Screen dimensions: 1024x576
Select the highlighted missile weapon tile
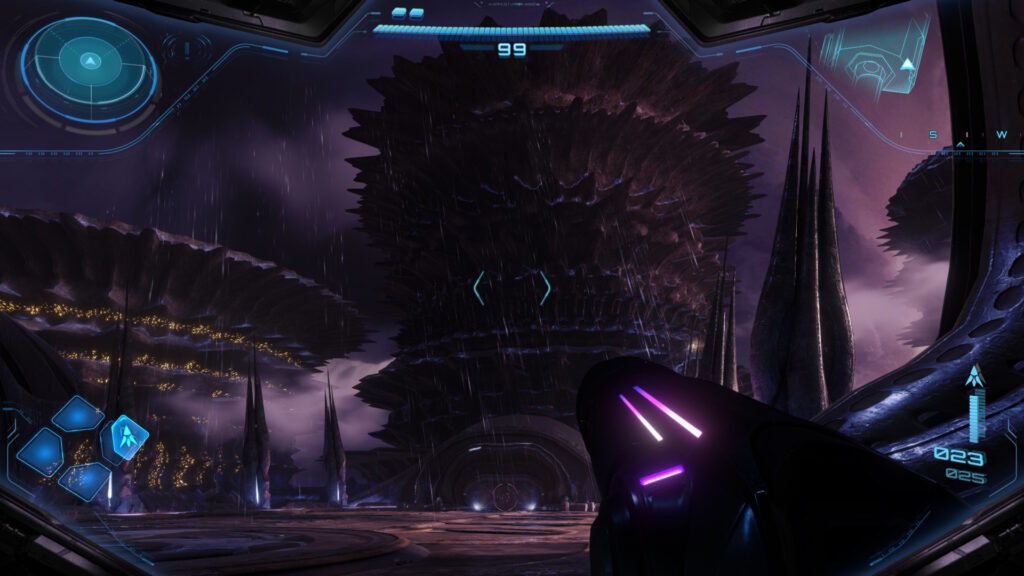pyautogui.click(x=125, y=437)
